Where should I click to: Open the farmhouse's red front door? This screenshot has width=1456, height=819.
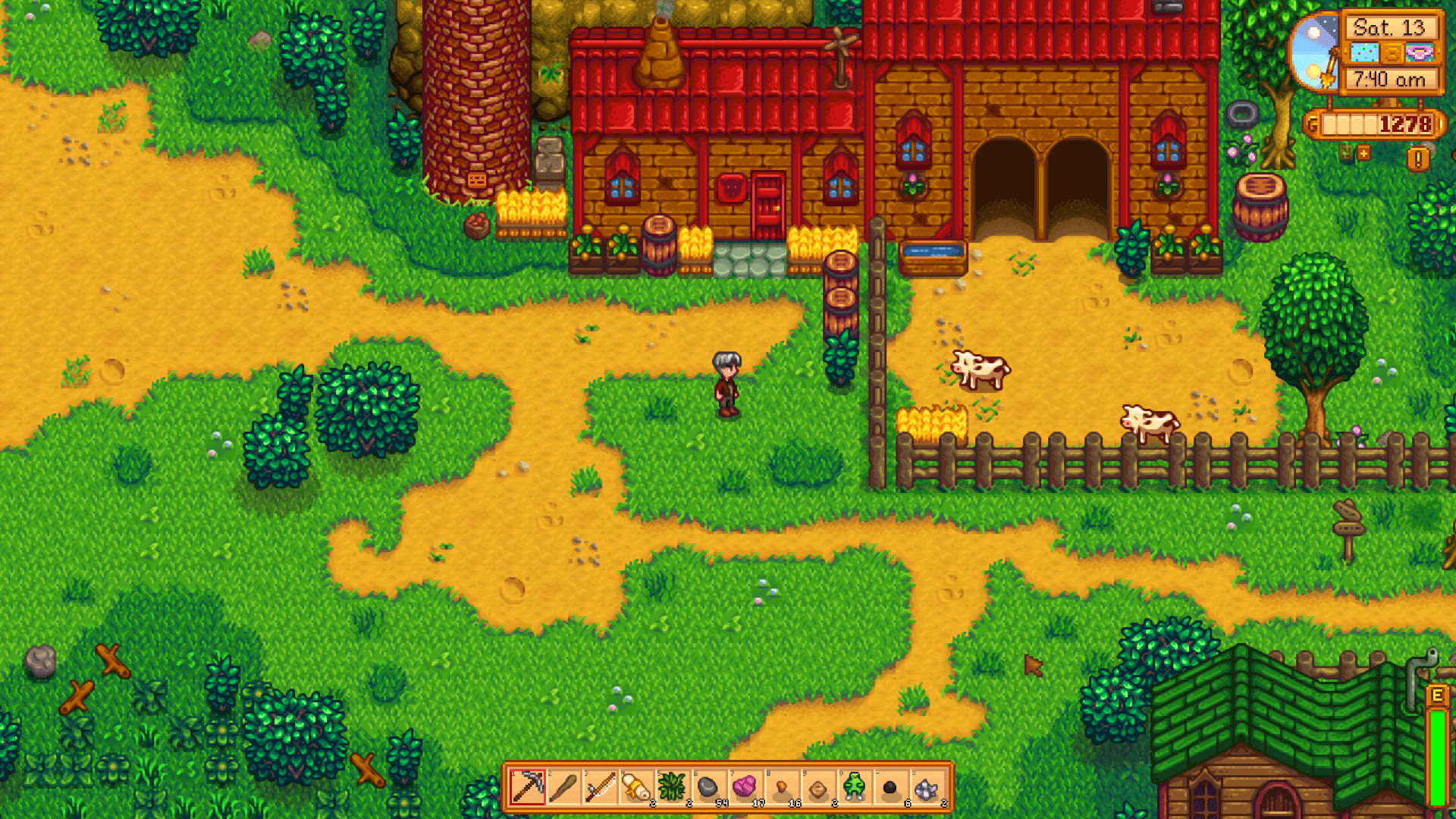pos(767,205)
